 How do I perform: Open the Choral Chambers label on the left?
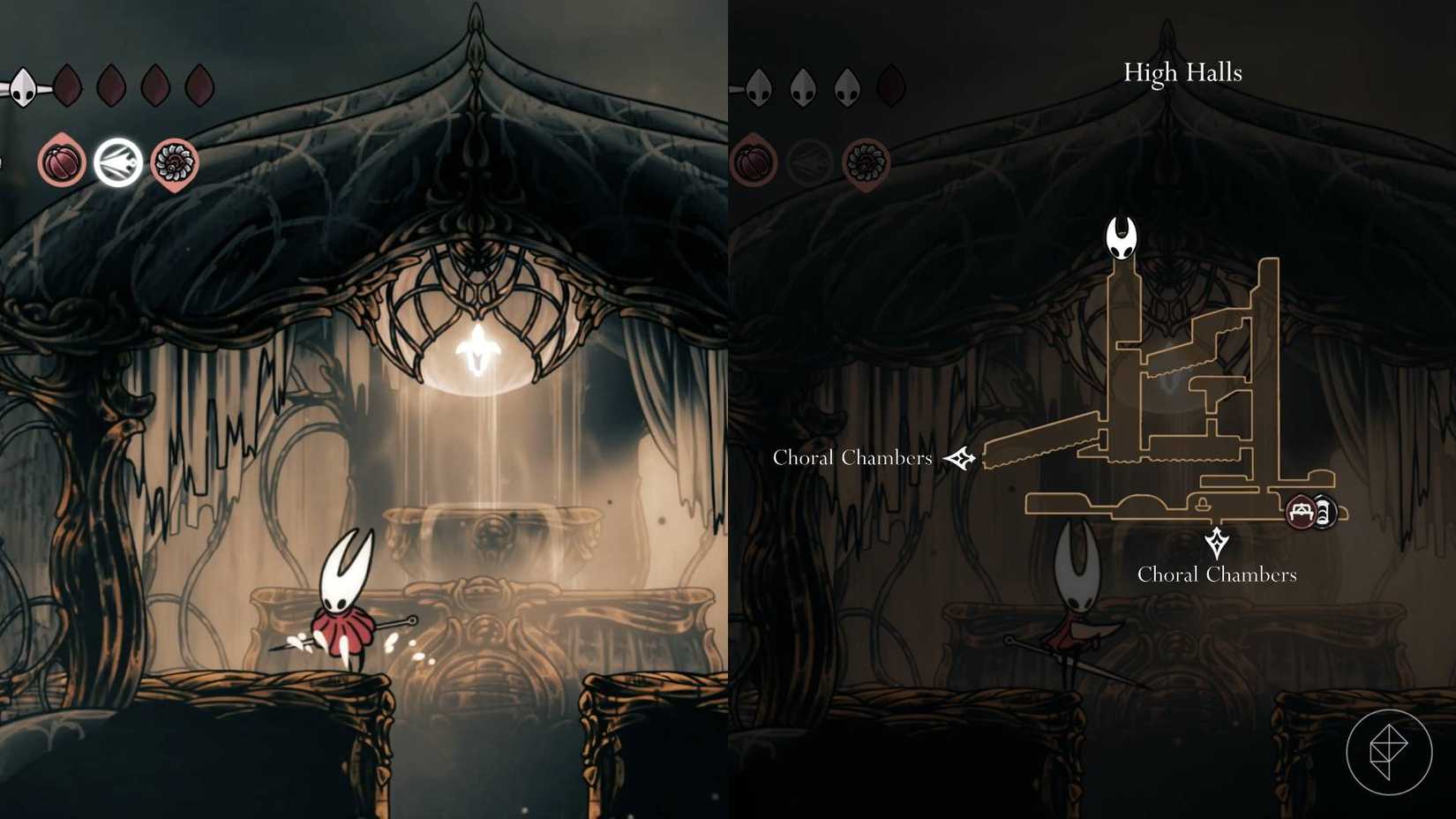tap(852, 458)
